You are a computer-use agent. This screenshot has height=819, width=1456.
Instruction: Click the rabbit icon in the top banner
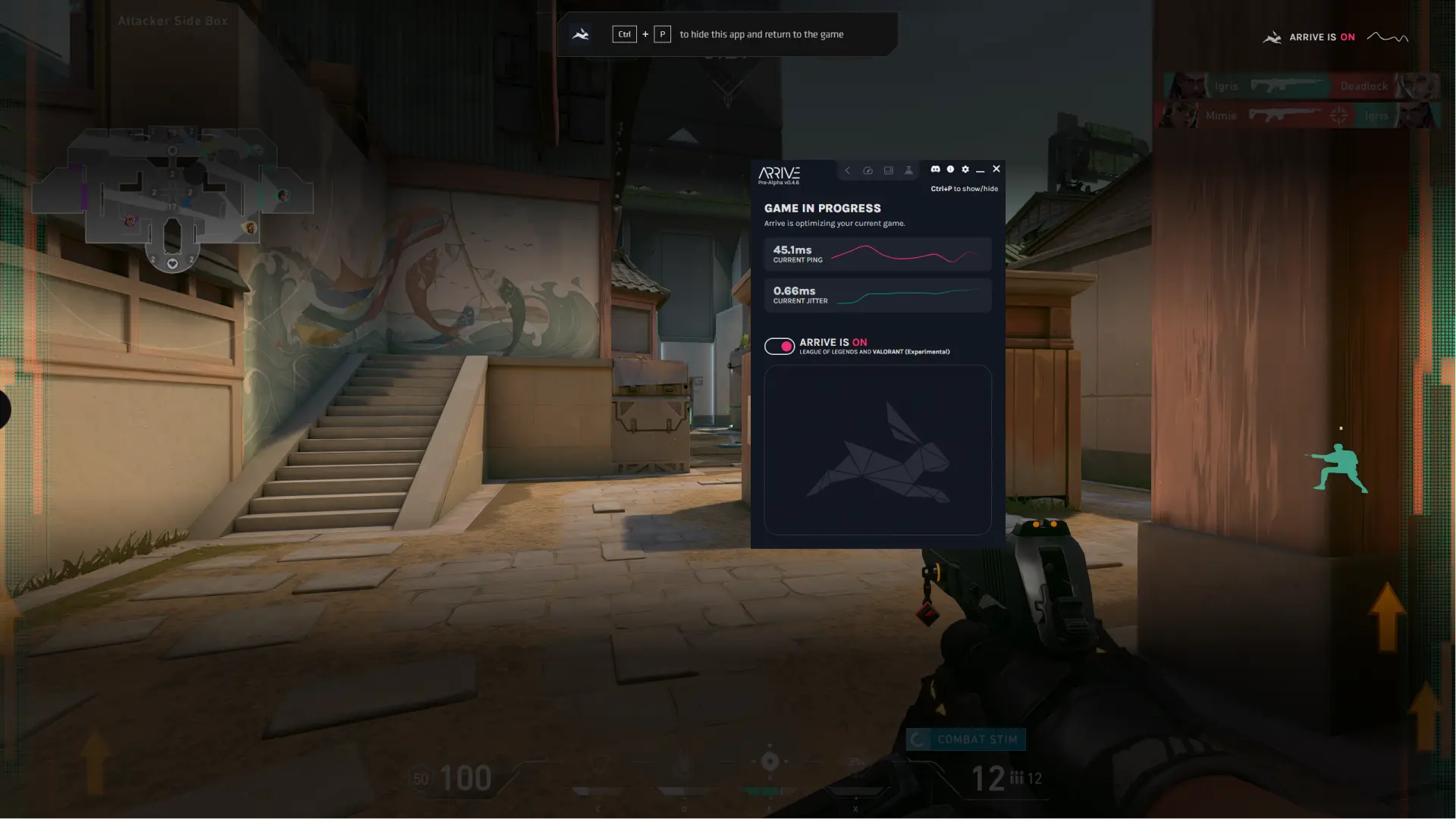click(580, 33)
